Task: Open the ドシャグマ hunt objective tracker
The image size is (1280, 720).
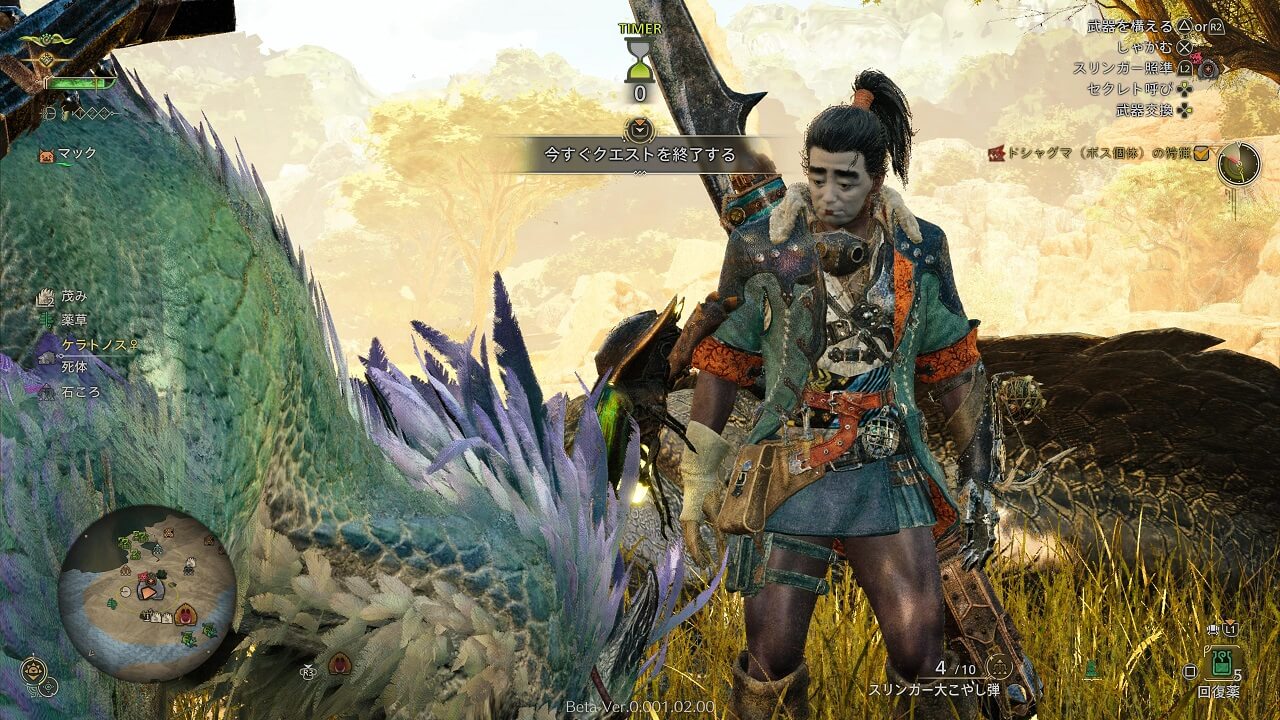Action: (x=1097, y=153)
